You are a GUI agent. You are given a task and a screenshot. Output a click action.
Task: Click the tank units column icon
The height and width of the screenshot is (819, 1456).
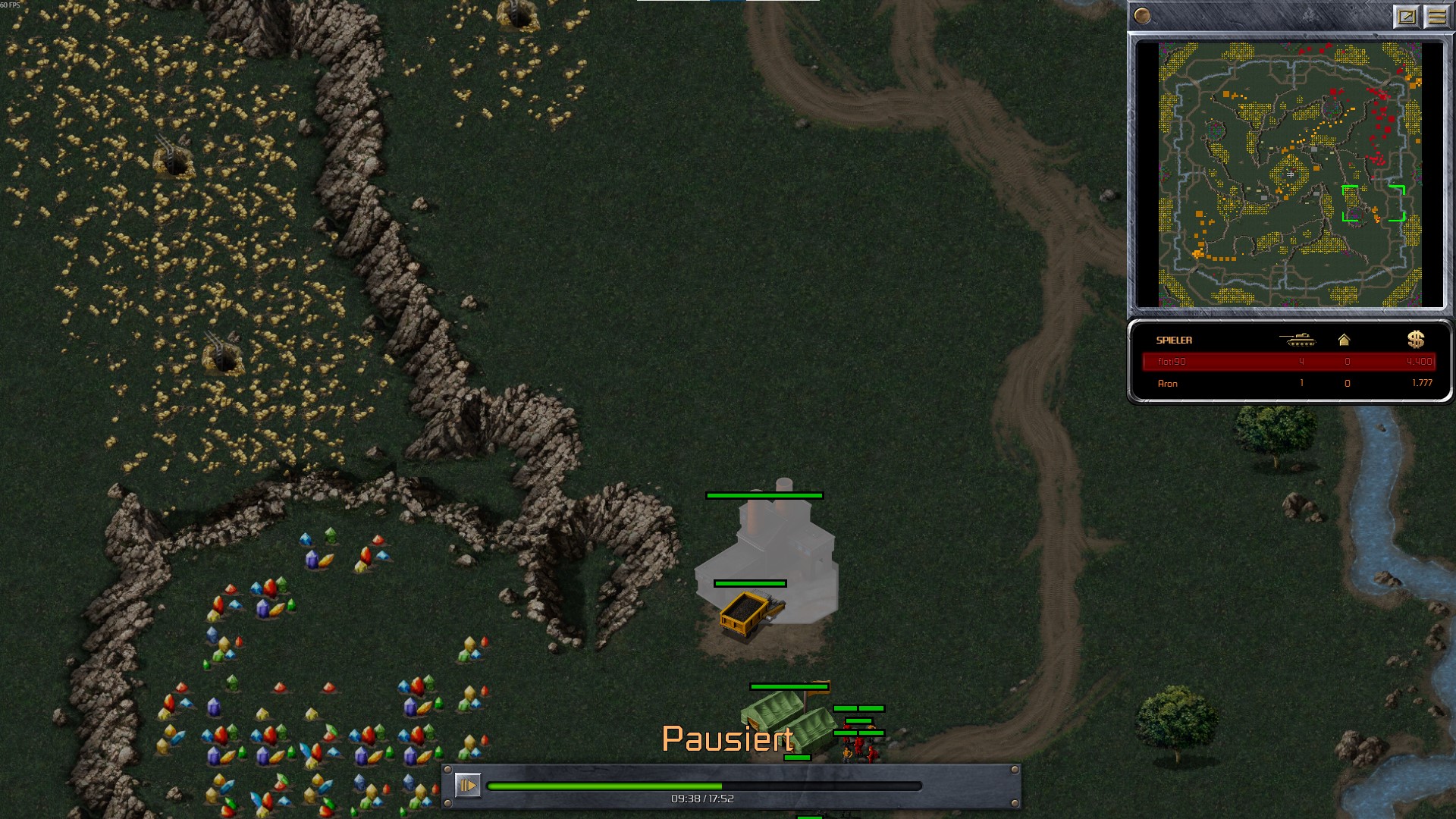pos(1298,340)
